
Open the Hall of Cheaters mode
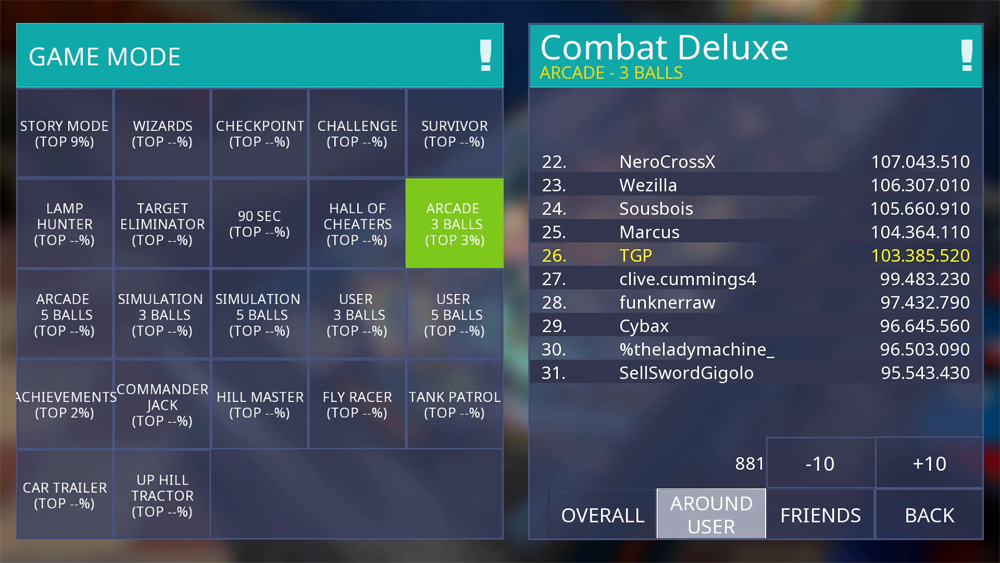point(357,224)
